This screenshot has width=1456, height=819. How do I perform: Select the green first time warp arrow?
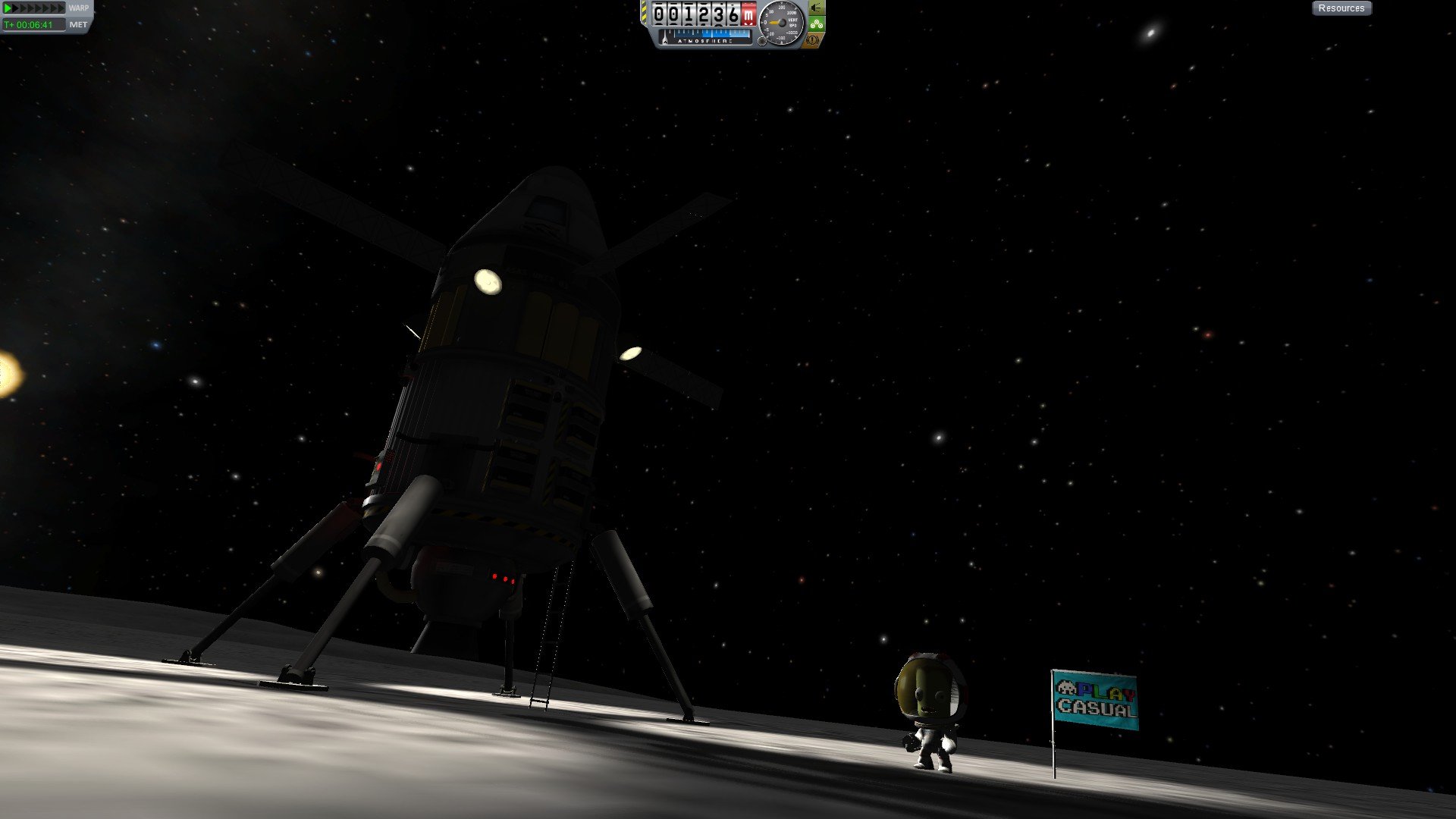8,8
